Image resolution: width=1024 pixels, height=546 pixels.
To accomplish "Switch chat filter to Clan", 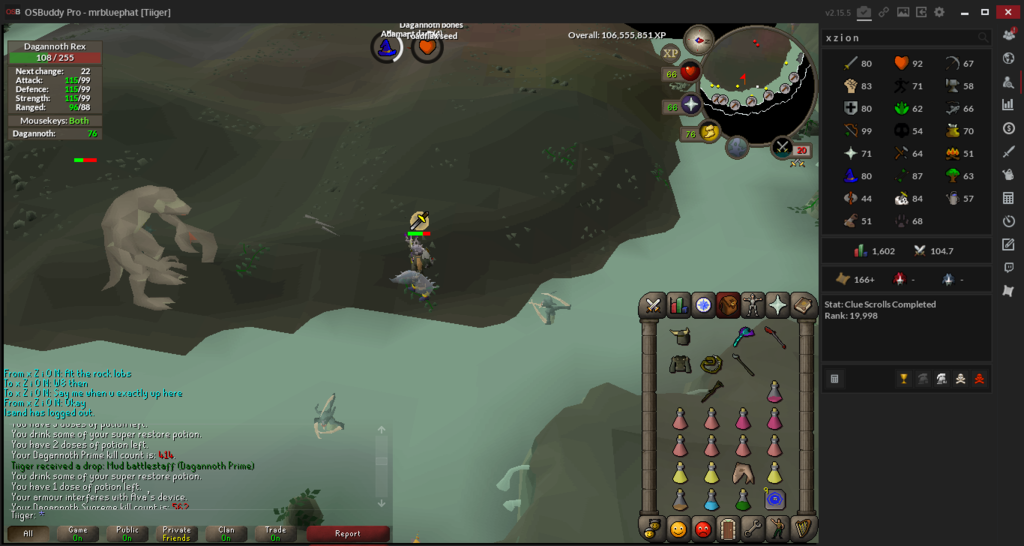I will (226, 533).
